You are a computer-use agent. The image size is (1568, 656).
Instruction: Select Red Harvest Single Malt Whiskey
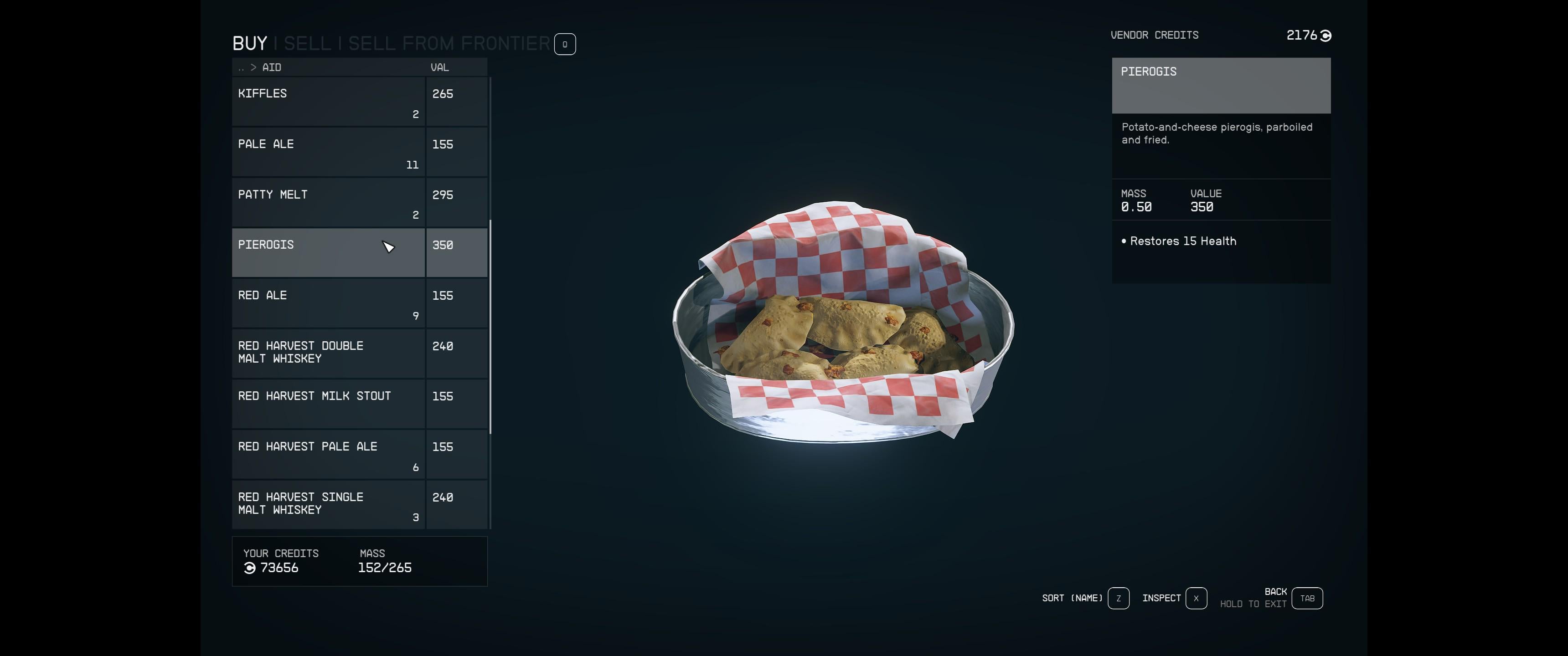(x=328, y=504)
